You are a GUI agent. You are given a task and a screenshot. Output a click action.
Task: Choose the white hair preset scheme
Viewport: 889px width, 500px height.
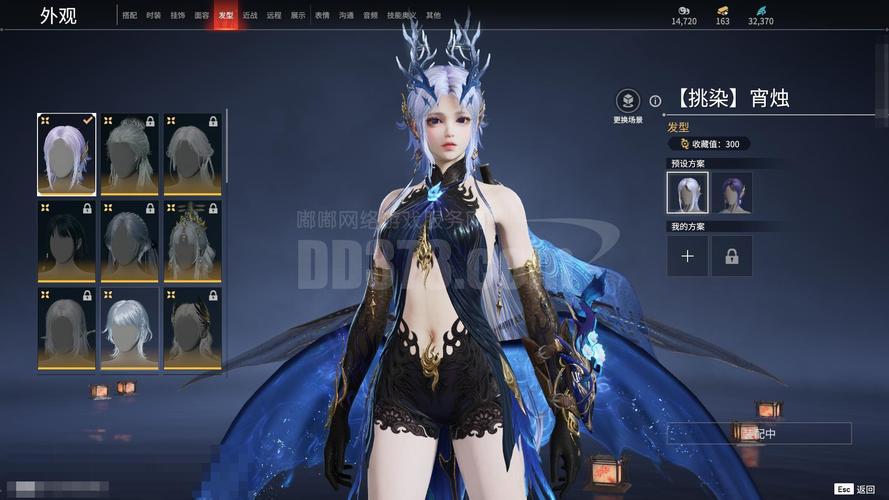[x=688, y=192]
